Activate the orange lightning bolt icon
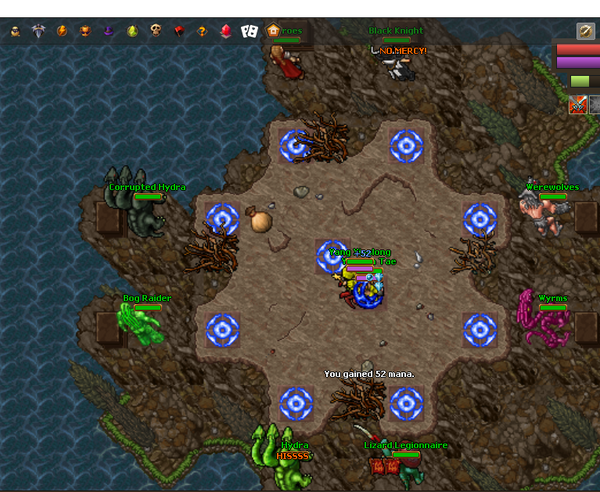Screen dimensions: 600x492 62,31
